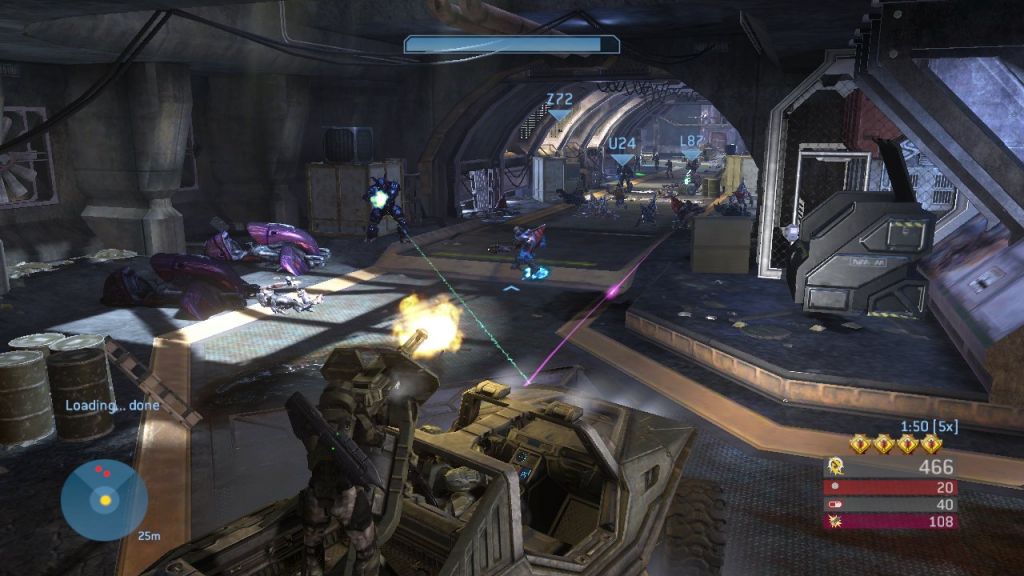The width and height of the screenshot is (1024, 576).
Task: Select the U24 teammate waypoint marker
Action: point(622,150)
